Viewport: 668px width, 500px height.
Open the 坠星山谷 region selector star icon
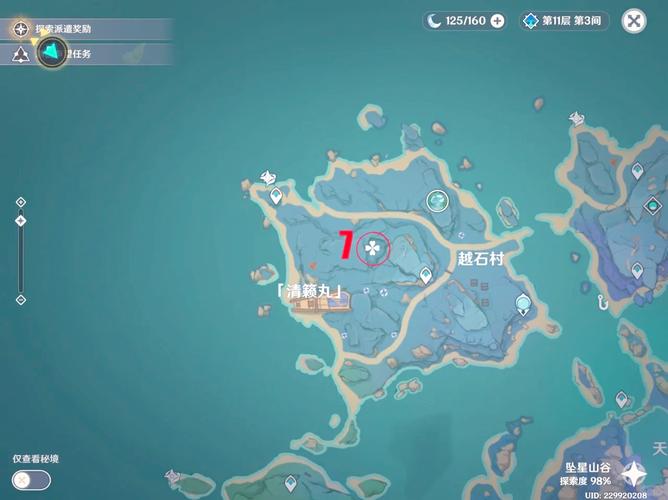pyautogui.click(x=634, y=472)
